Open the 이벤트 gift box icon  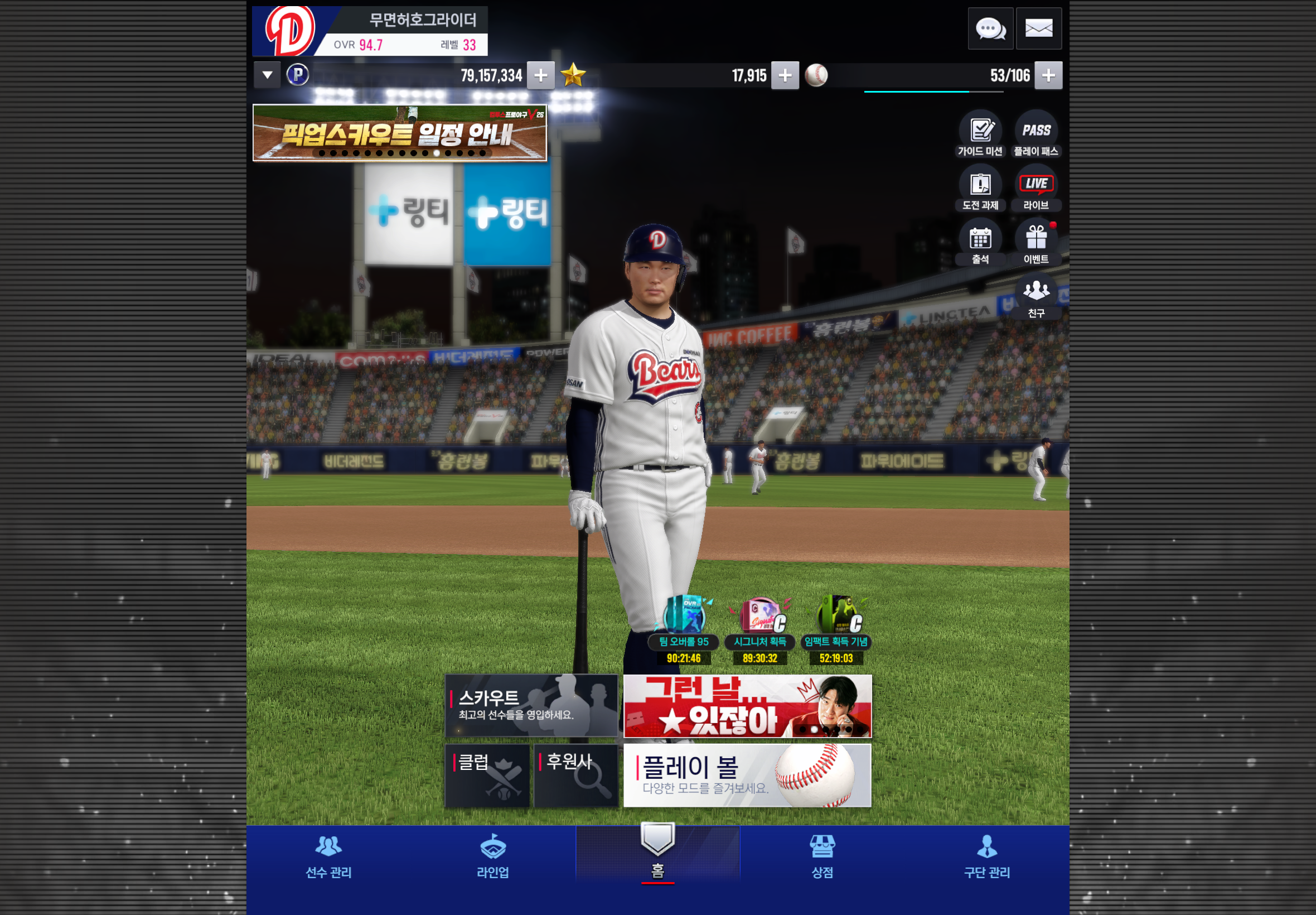point(1036,243)
